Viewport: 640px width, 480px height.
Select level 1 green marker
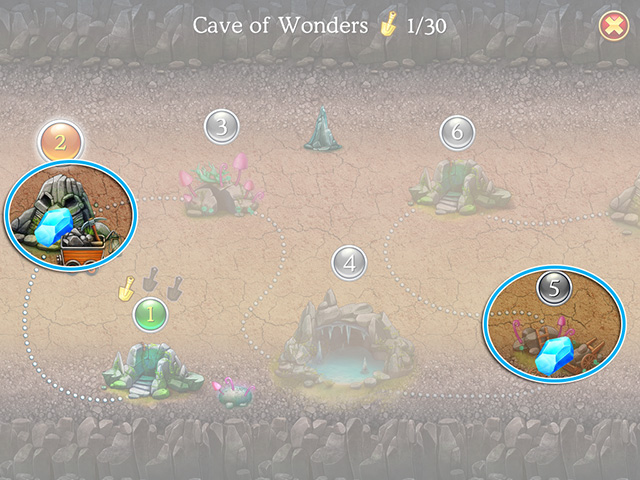pos(150,315)
